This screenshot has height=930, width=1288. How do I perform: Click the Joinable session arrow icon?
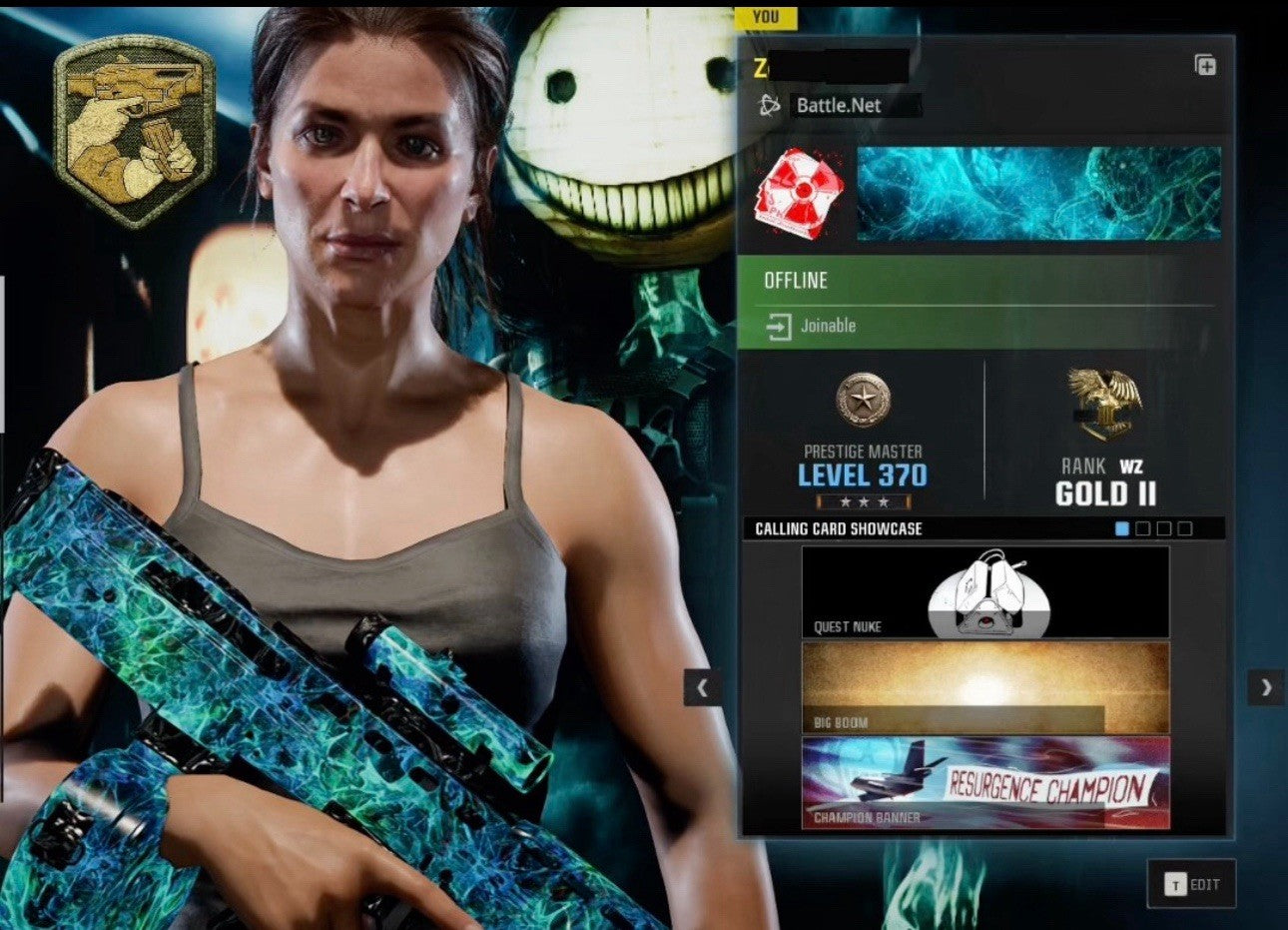tap(777, 325)
